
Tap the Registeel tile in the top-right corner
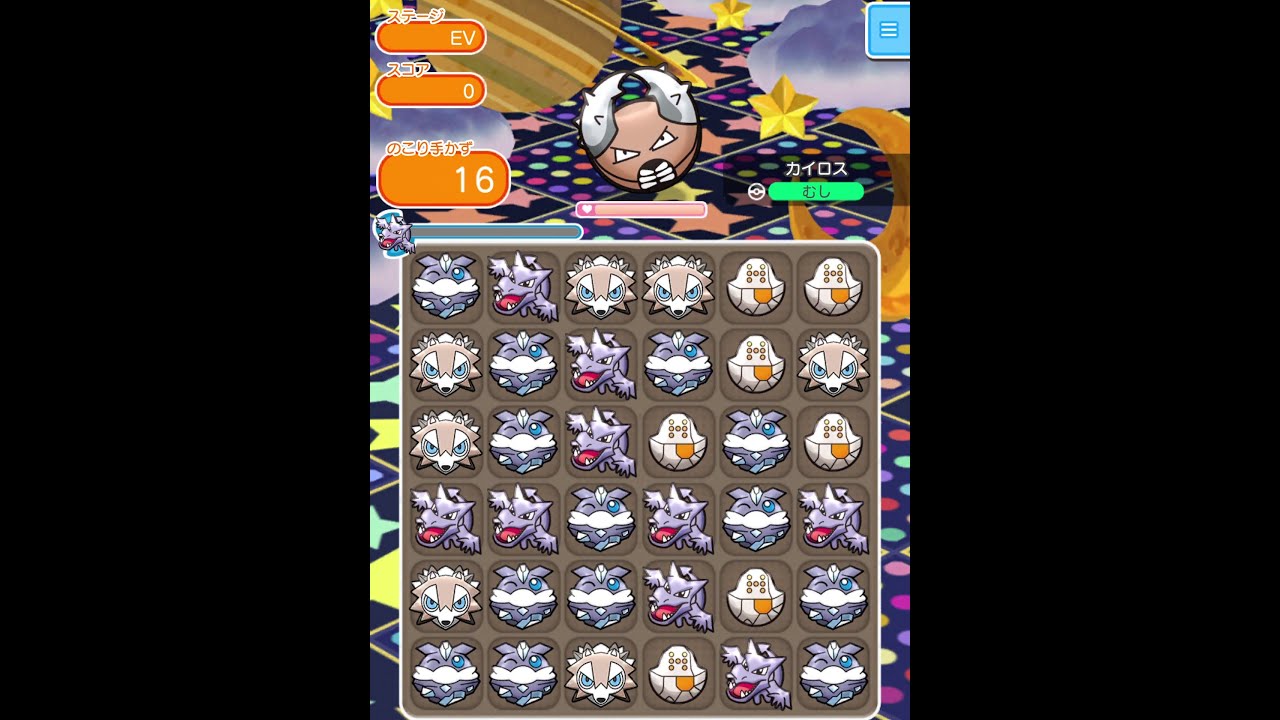(834, 288)
